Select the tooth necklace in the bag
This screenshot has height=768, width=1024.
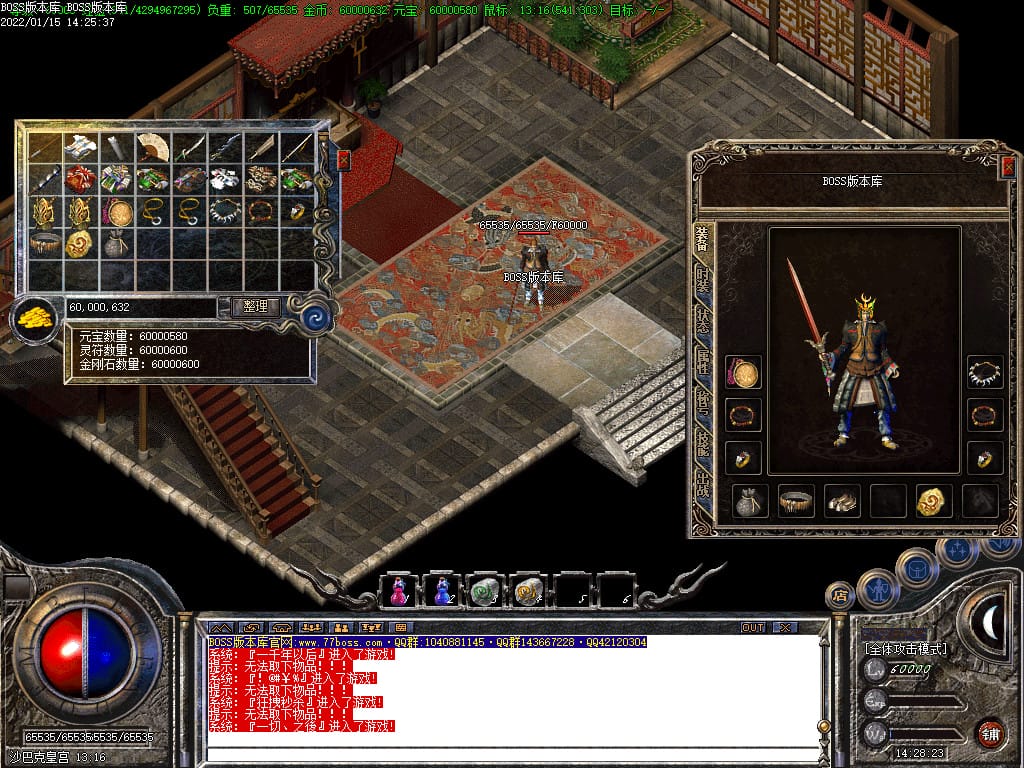pyautogui.click(x=224, y=212)
